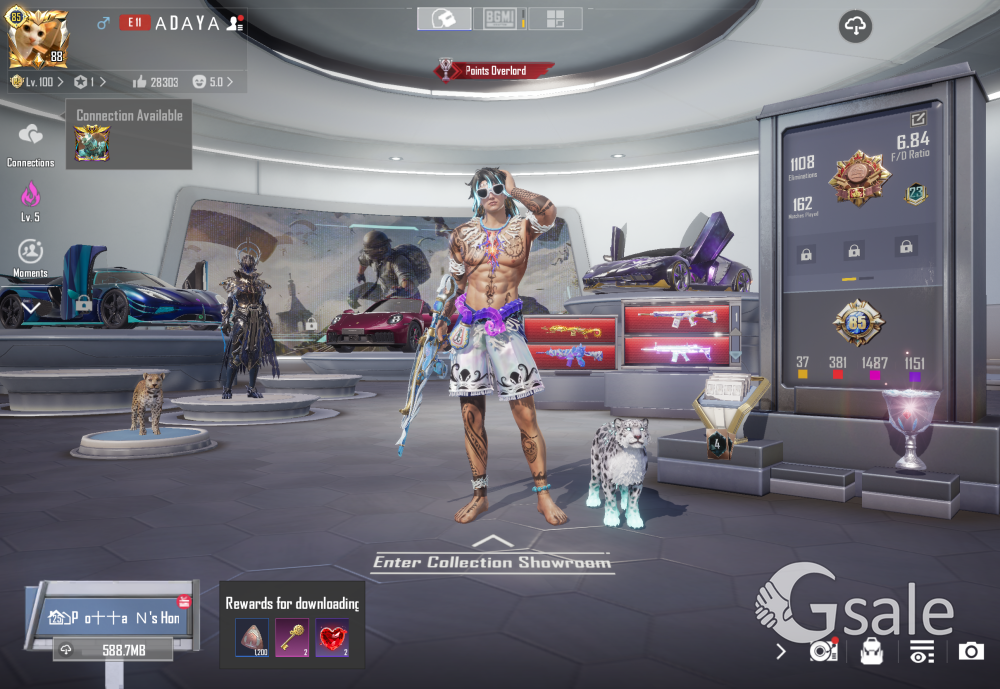Screen dimensions: 1000x689
Task: Open the player avatar profile picture
Action: click(38, 39)
